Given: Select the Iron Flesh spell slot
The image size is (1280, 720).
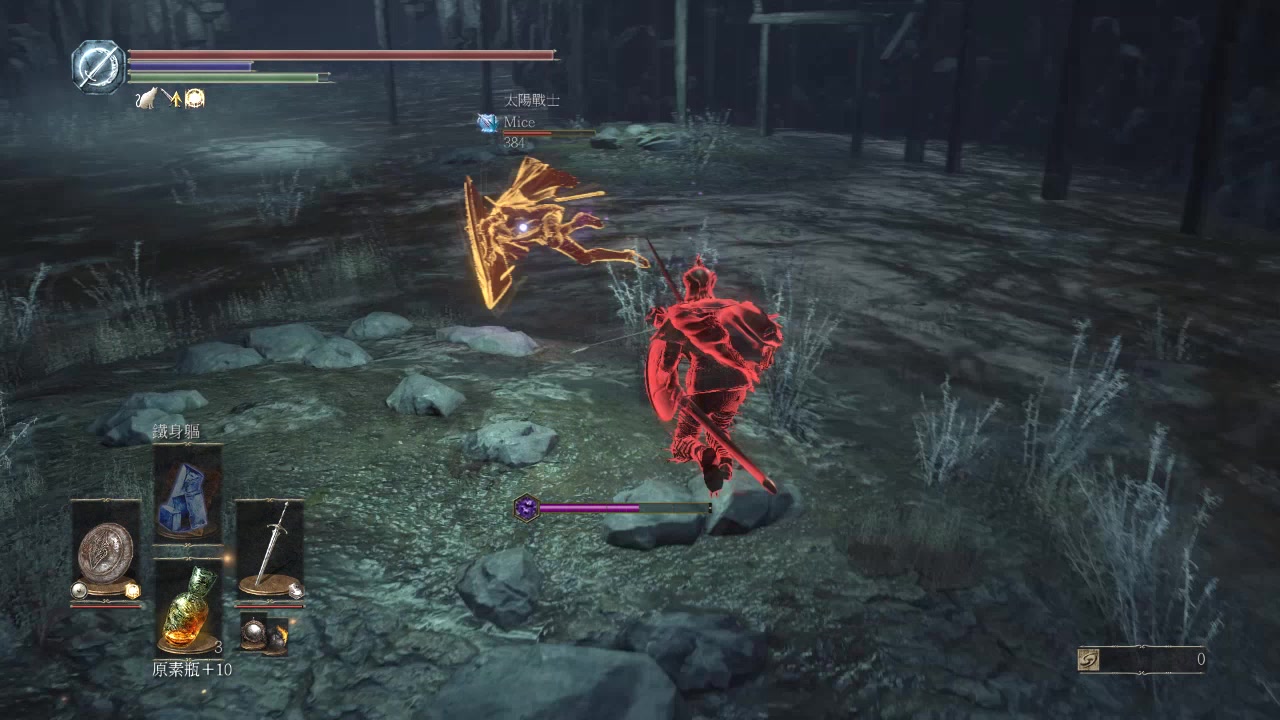Looking at the screenshot, I should pyautogui.click(x=187, y=496).
